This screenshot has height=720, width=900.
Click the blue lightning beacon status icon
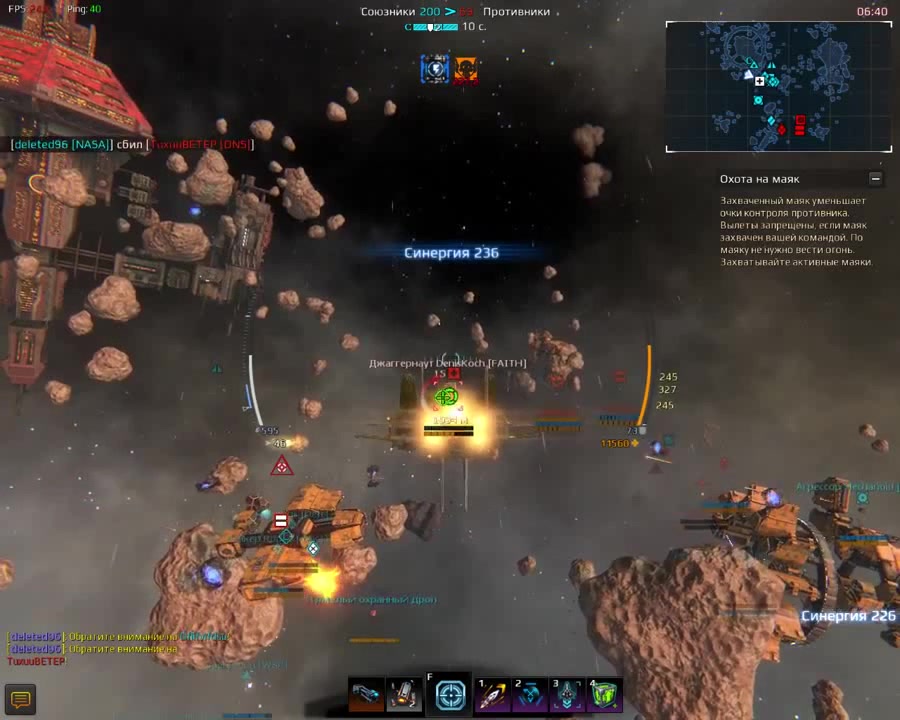pyautogui.click(x=435, y=69)
